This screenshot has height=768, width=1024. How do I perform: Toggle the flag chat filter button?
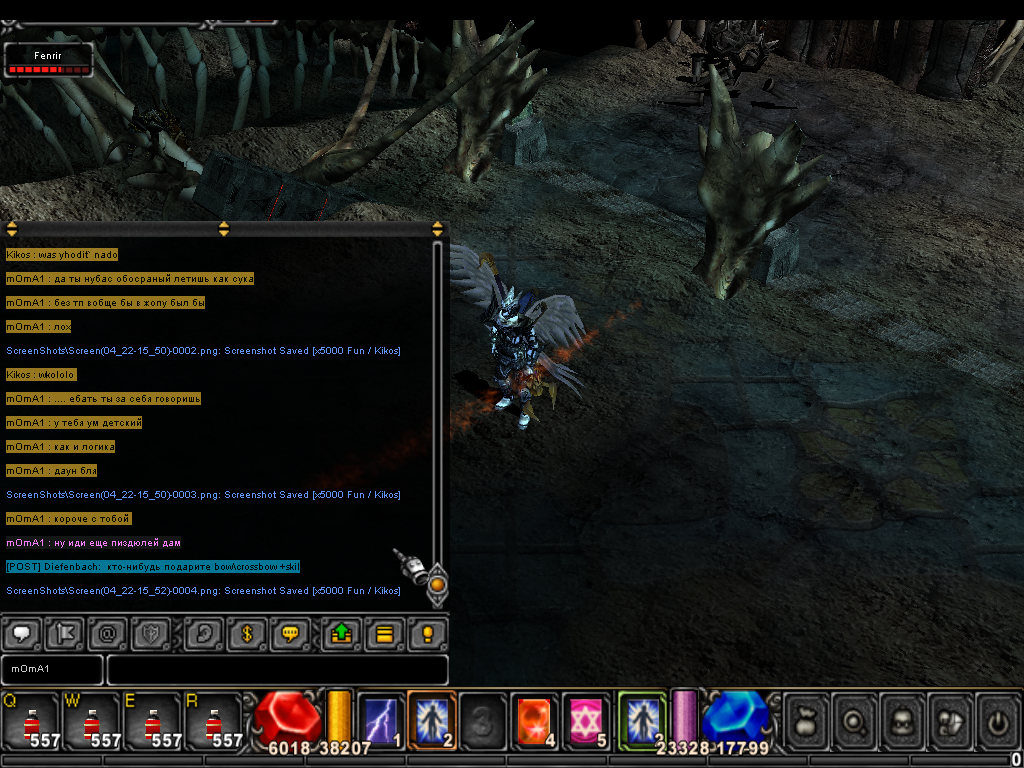64,634
